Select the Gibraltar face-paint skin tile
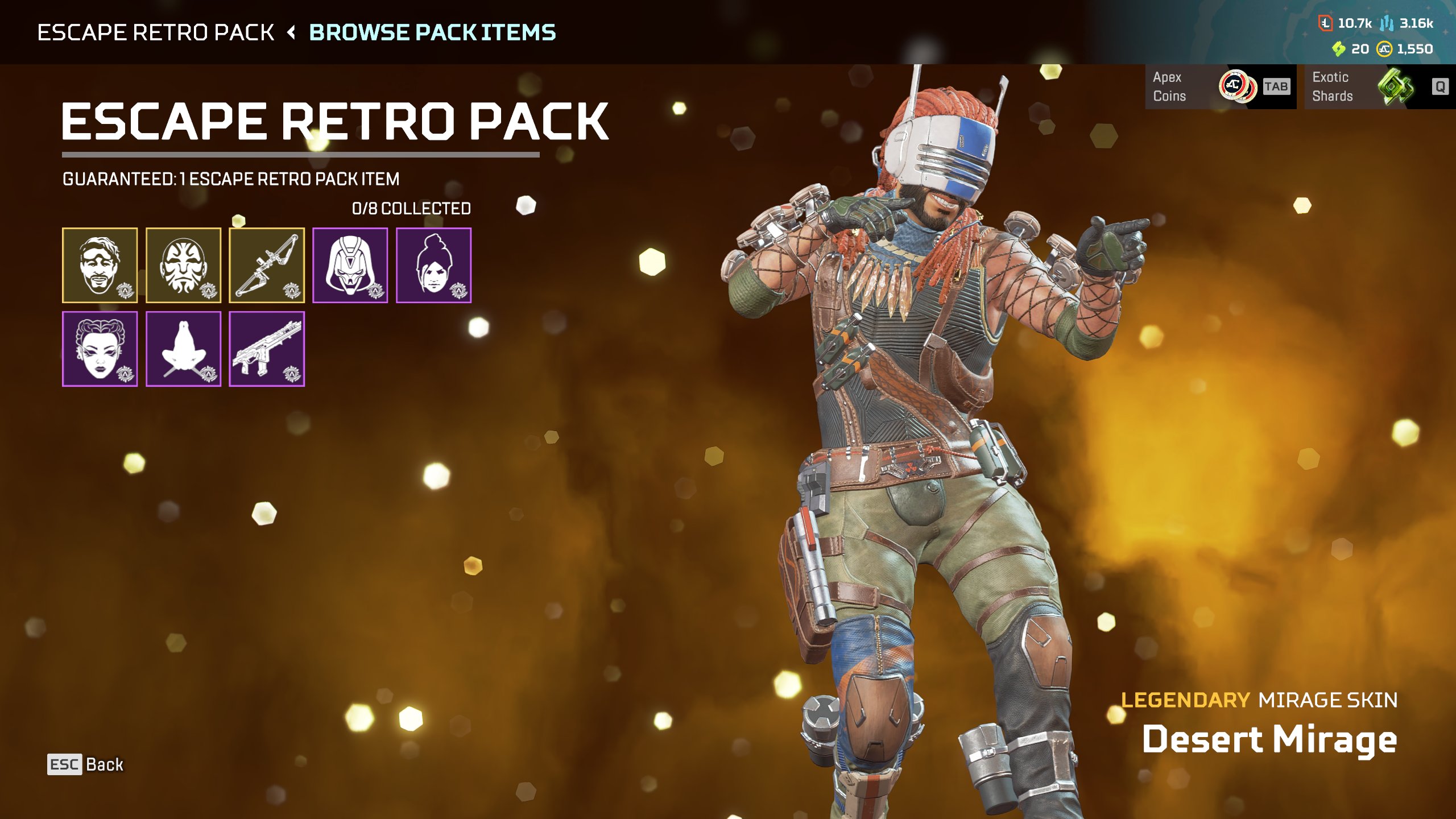The image size is (1456, 819). (183, 265)
